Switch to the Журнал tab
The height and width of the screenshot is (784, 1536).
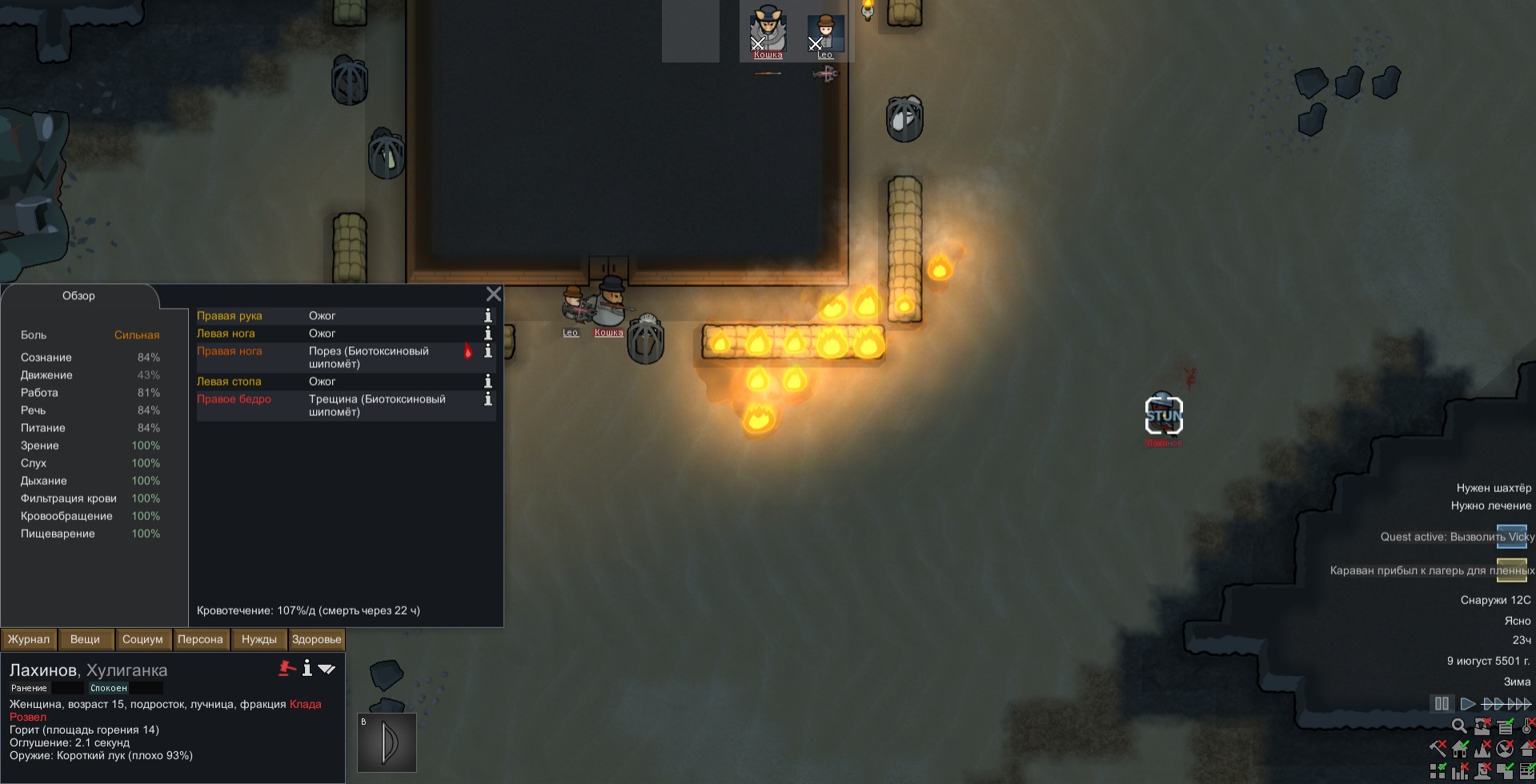(29, 639)
